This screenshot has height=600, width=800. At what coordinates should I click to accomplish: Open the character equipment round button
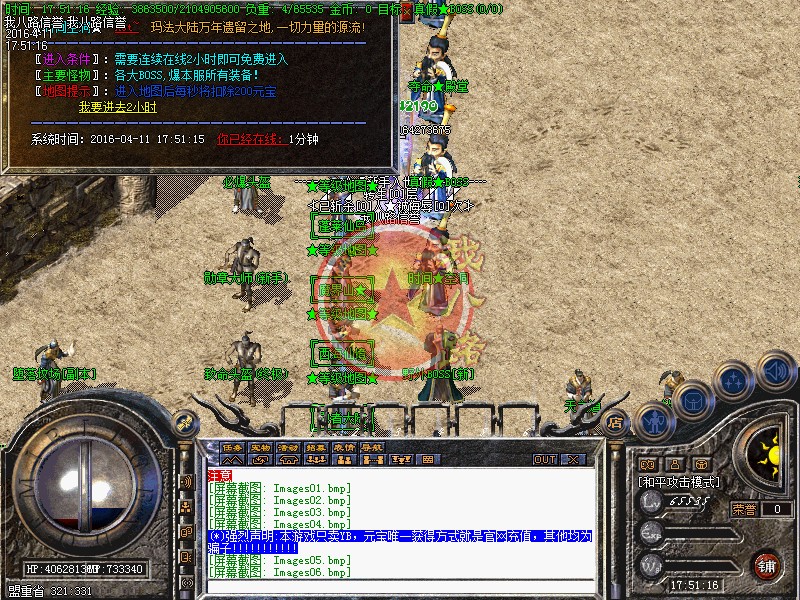(653, 418)
